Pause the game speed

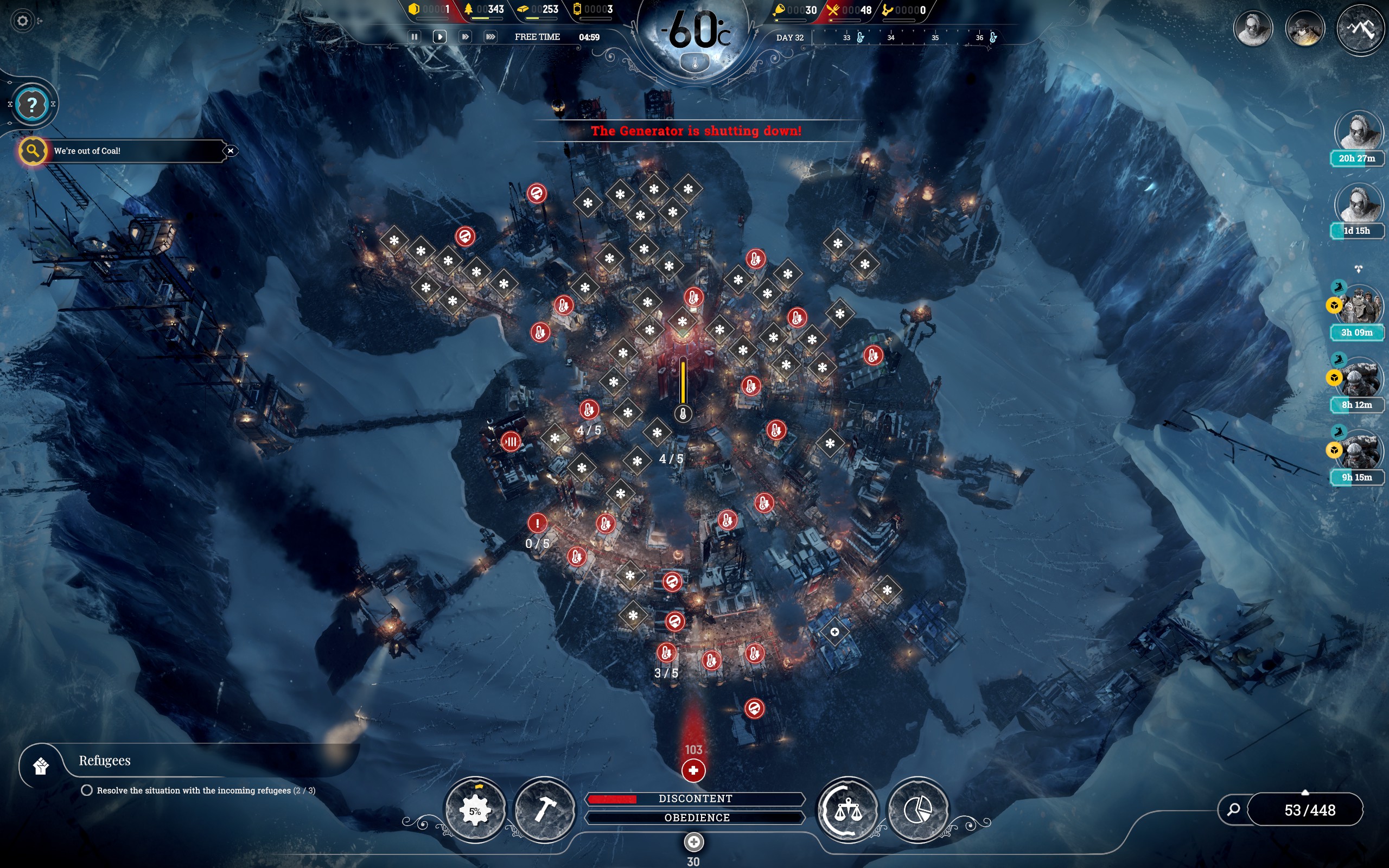click(x=414, y=37)
